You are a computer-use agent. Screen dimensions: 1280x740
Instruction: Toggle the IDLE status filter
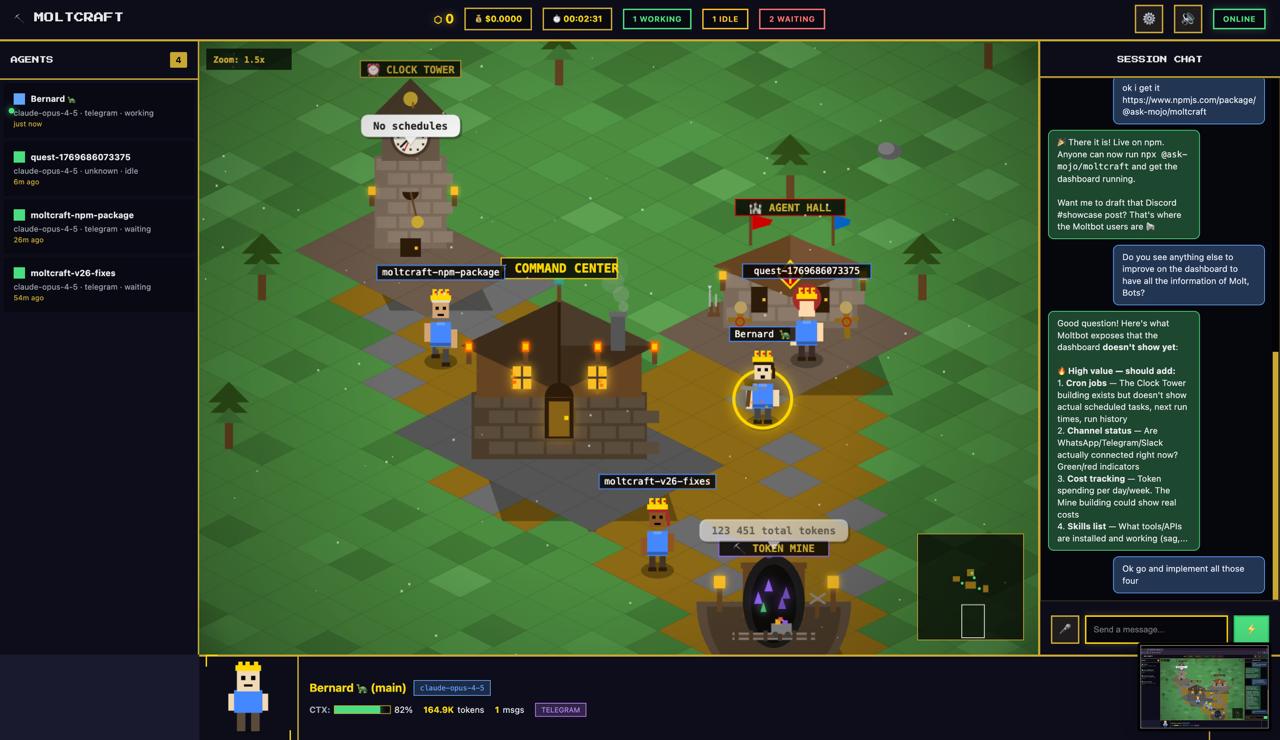coord(724,18)
